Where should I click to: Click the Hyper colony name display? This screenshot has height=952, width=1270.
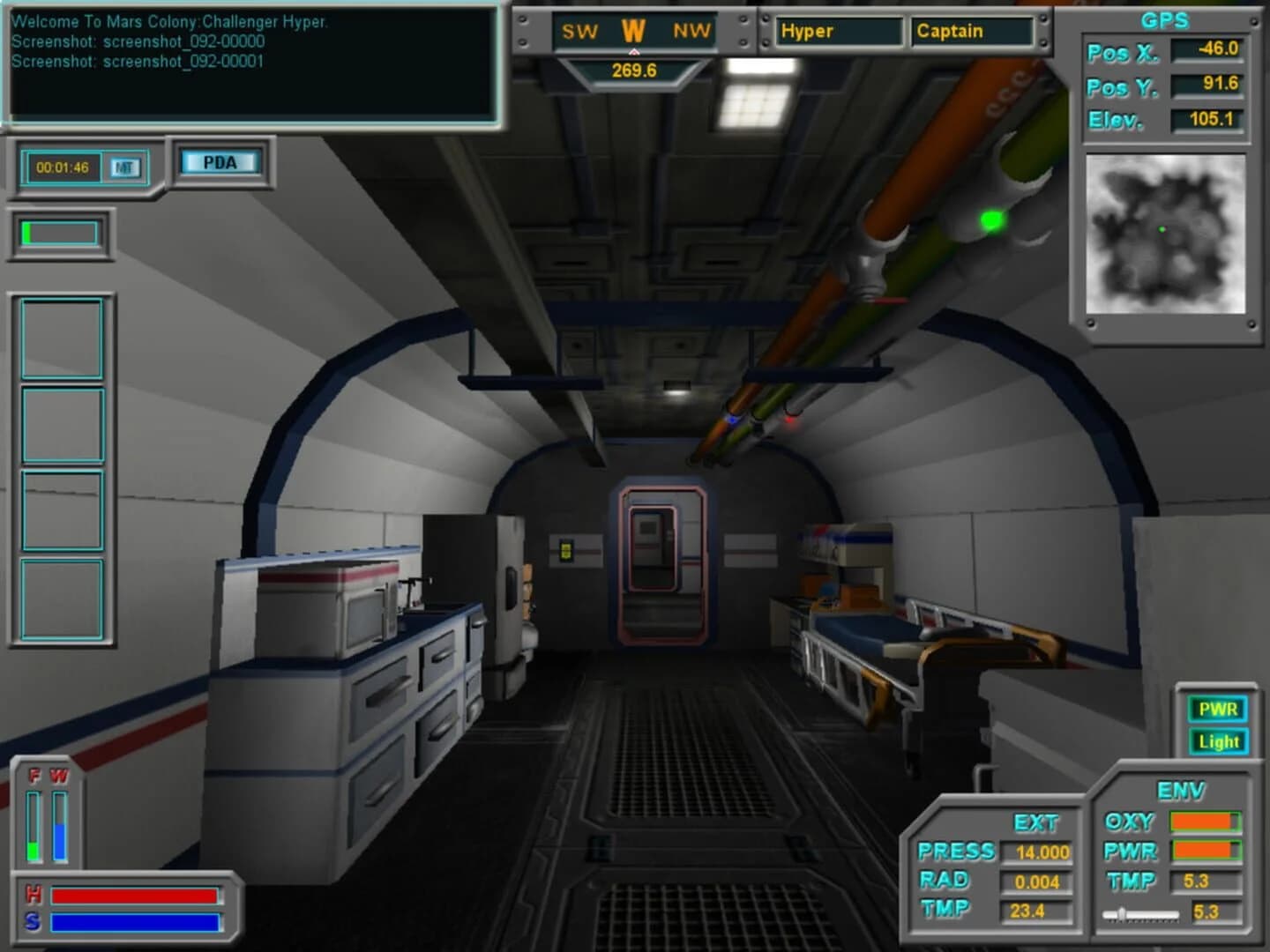838,31
